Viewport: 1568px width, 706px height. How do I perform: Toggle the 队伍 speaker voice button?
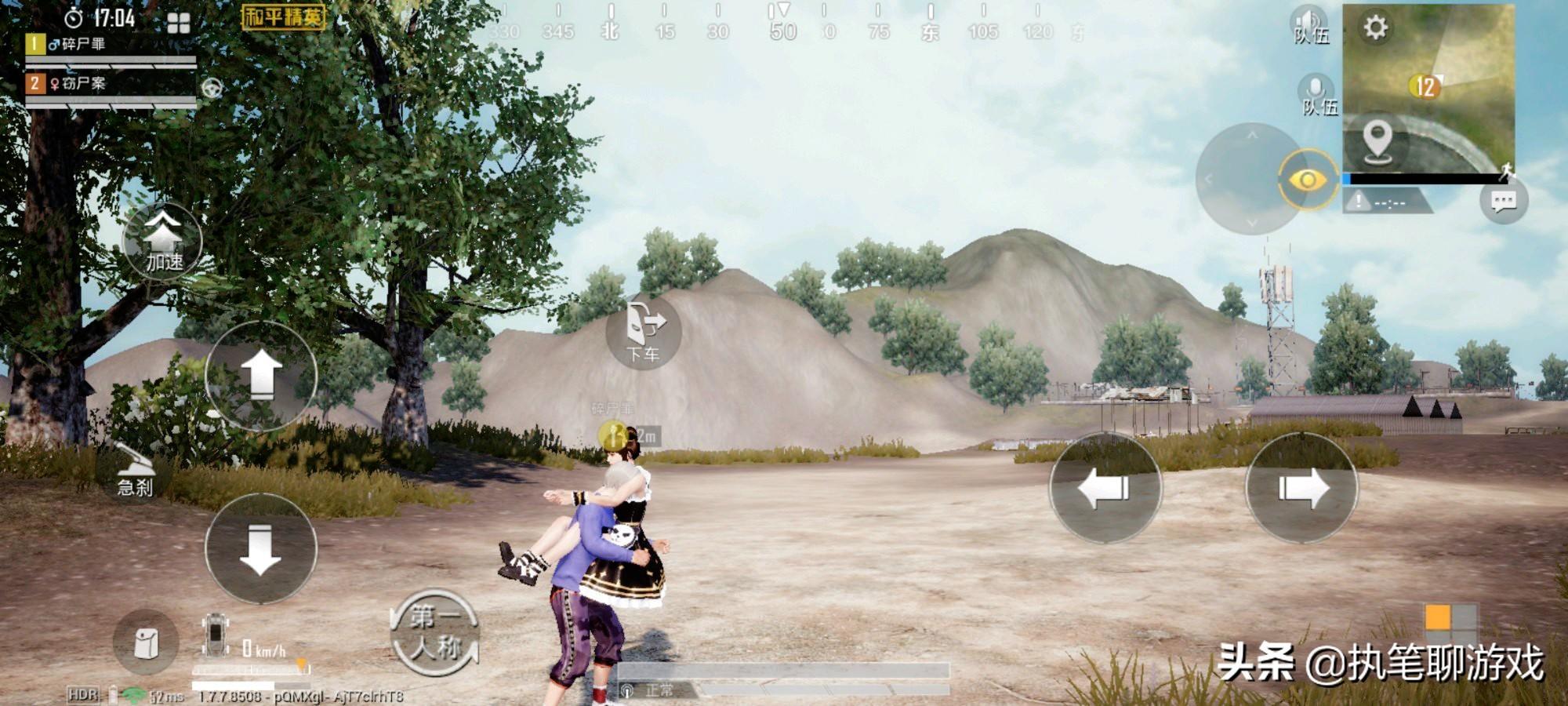coord(1310,25)
